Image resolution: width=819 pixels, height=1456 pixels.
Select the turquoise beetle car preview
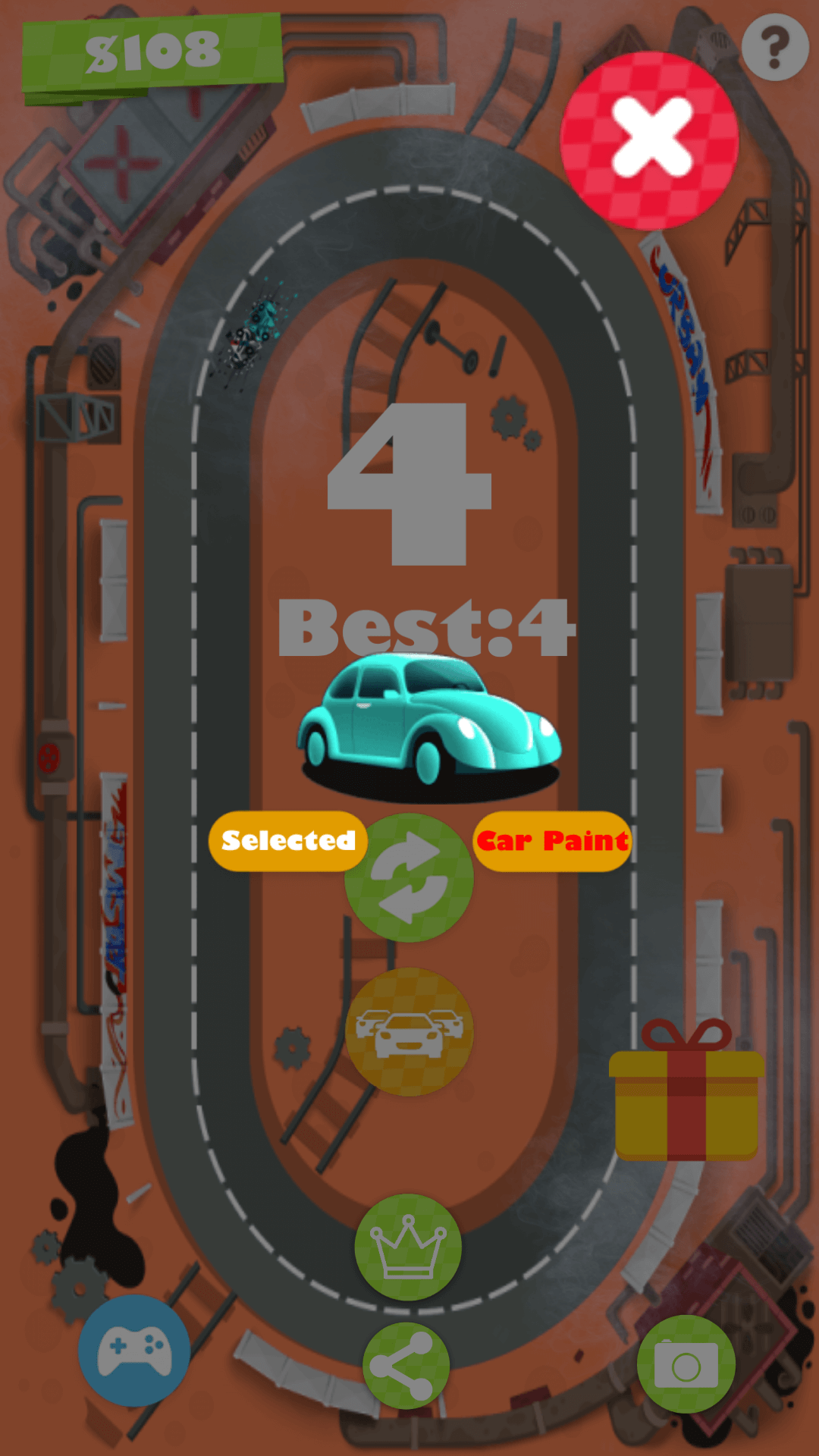coord(429,724)
